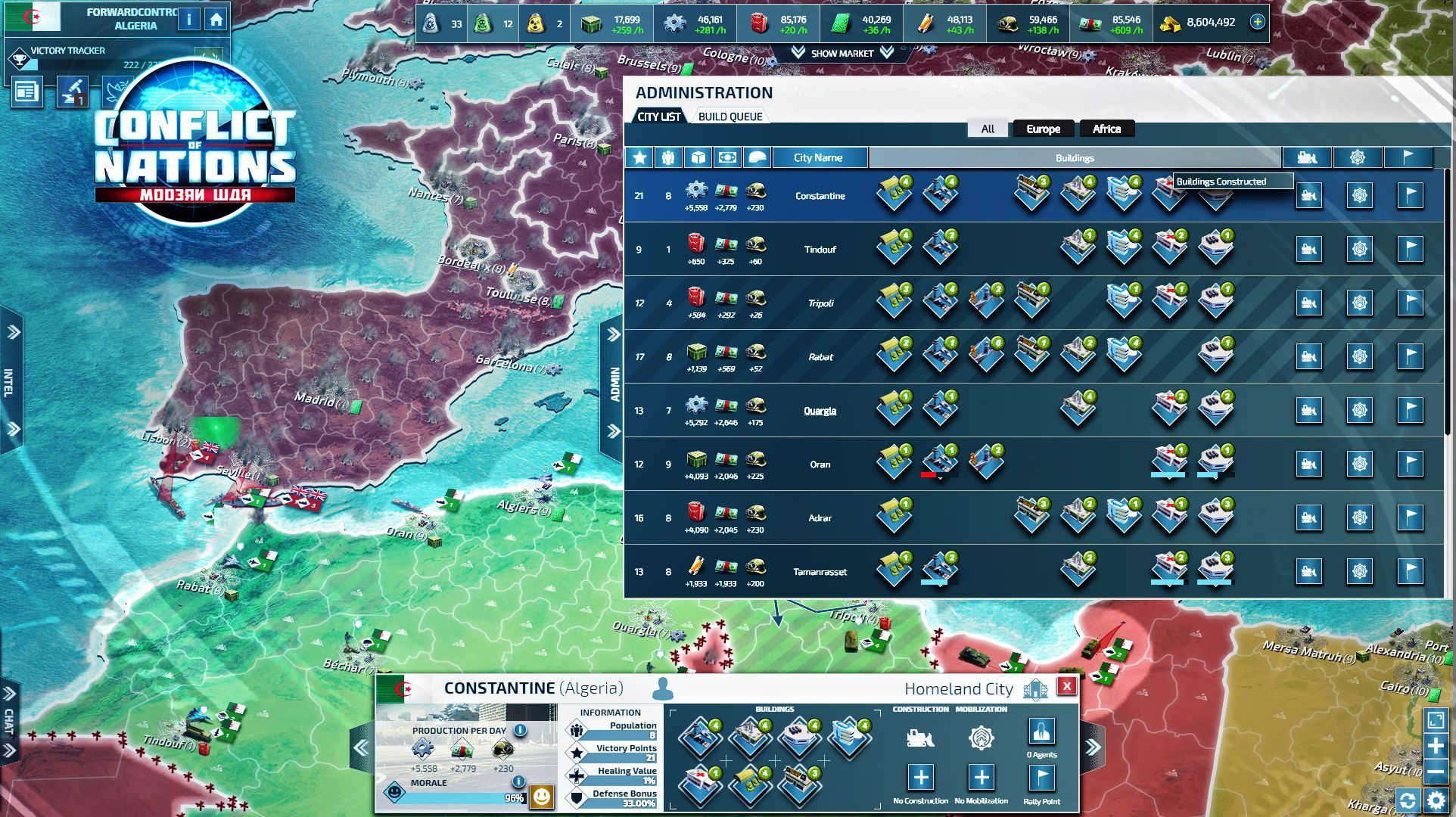Open the underlined Ouargla city link
The image size is (1456, 817).
(x=820, y=410)
